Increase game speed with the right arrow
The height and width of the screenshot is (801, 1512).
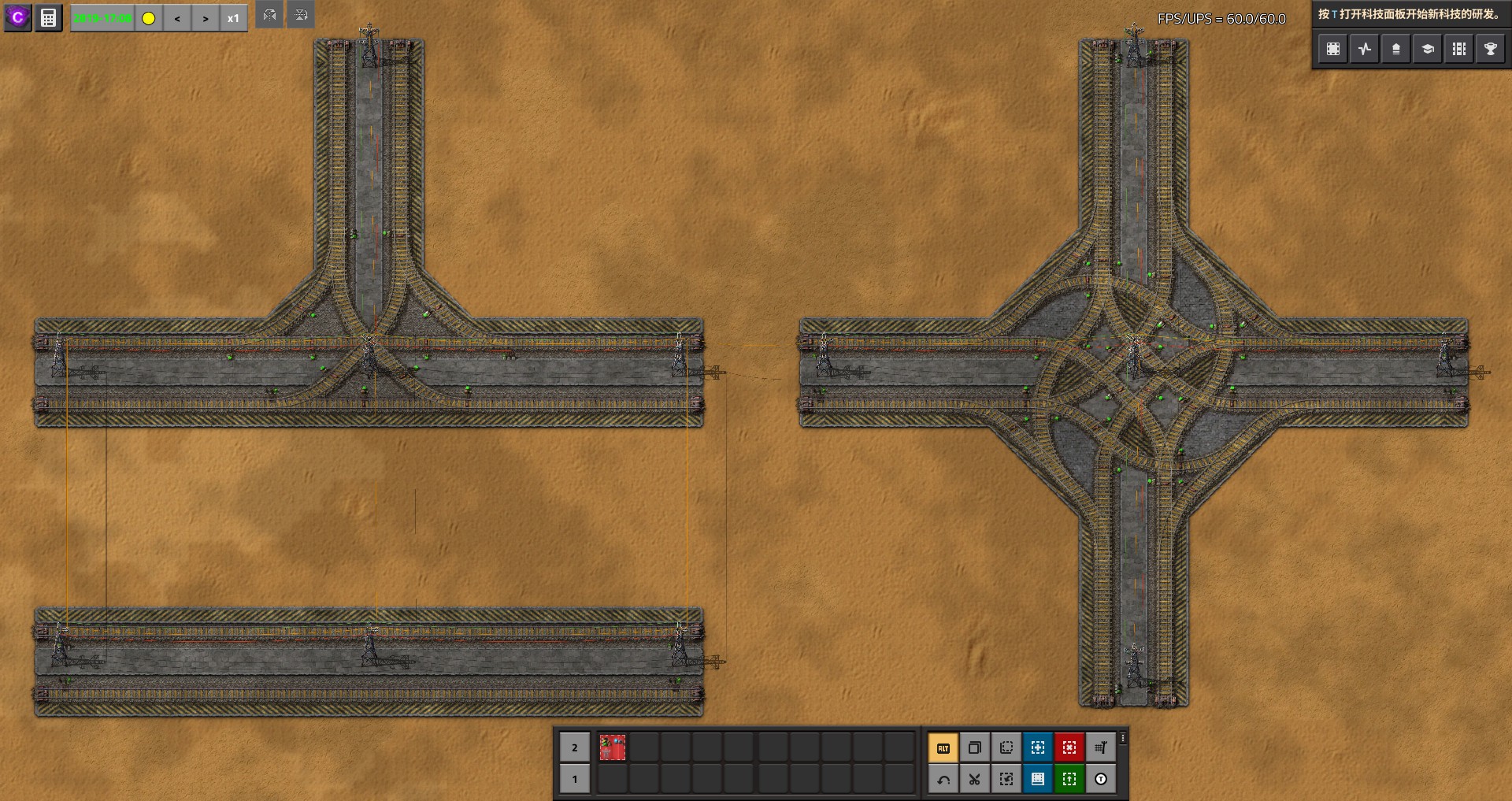click(x=206, y=18)
